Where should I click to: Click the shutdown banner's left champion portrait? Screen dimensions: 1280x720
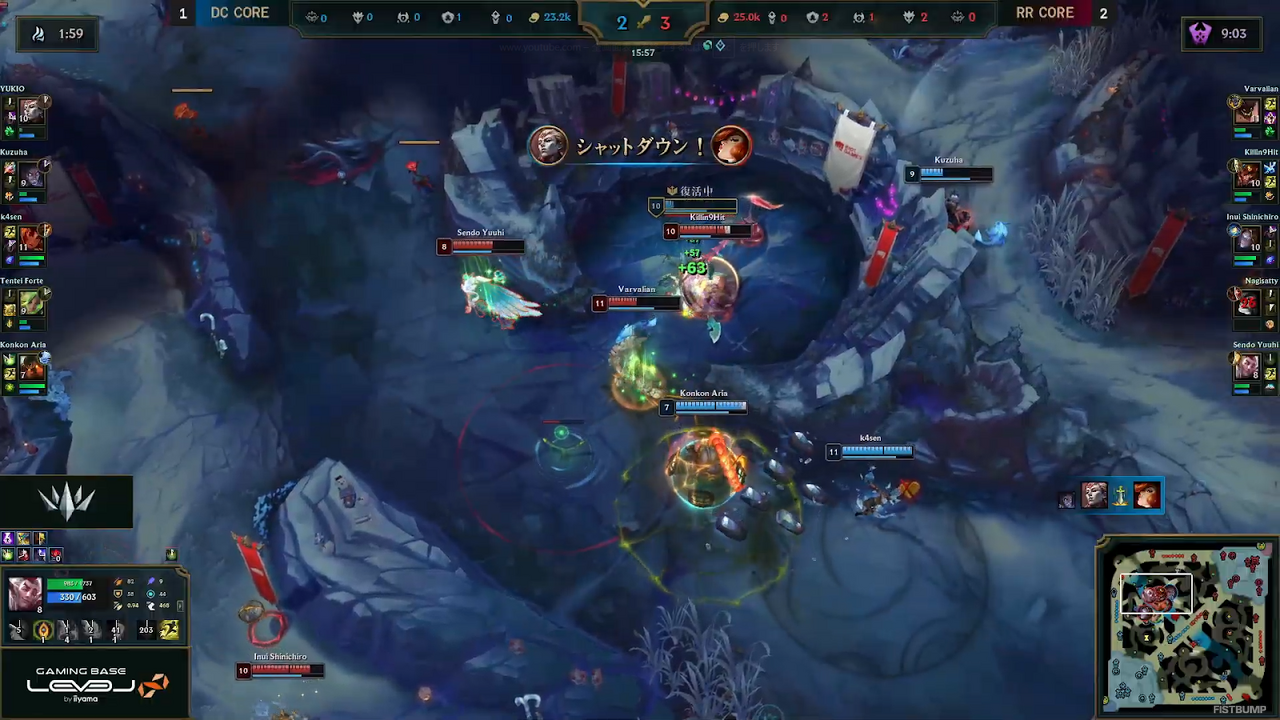point(547,146)
